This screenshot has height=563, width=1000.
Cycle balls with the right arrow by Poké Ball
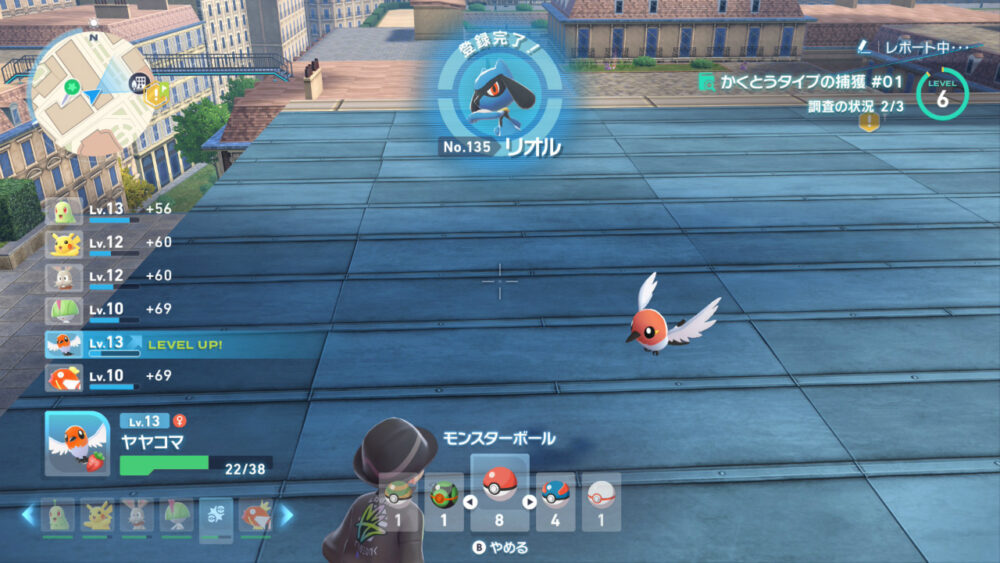point(530,502)
